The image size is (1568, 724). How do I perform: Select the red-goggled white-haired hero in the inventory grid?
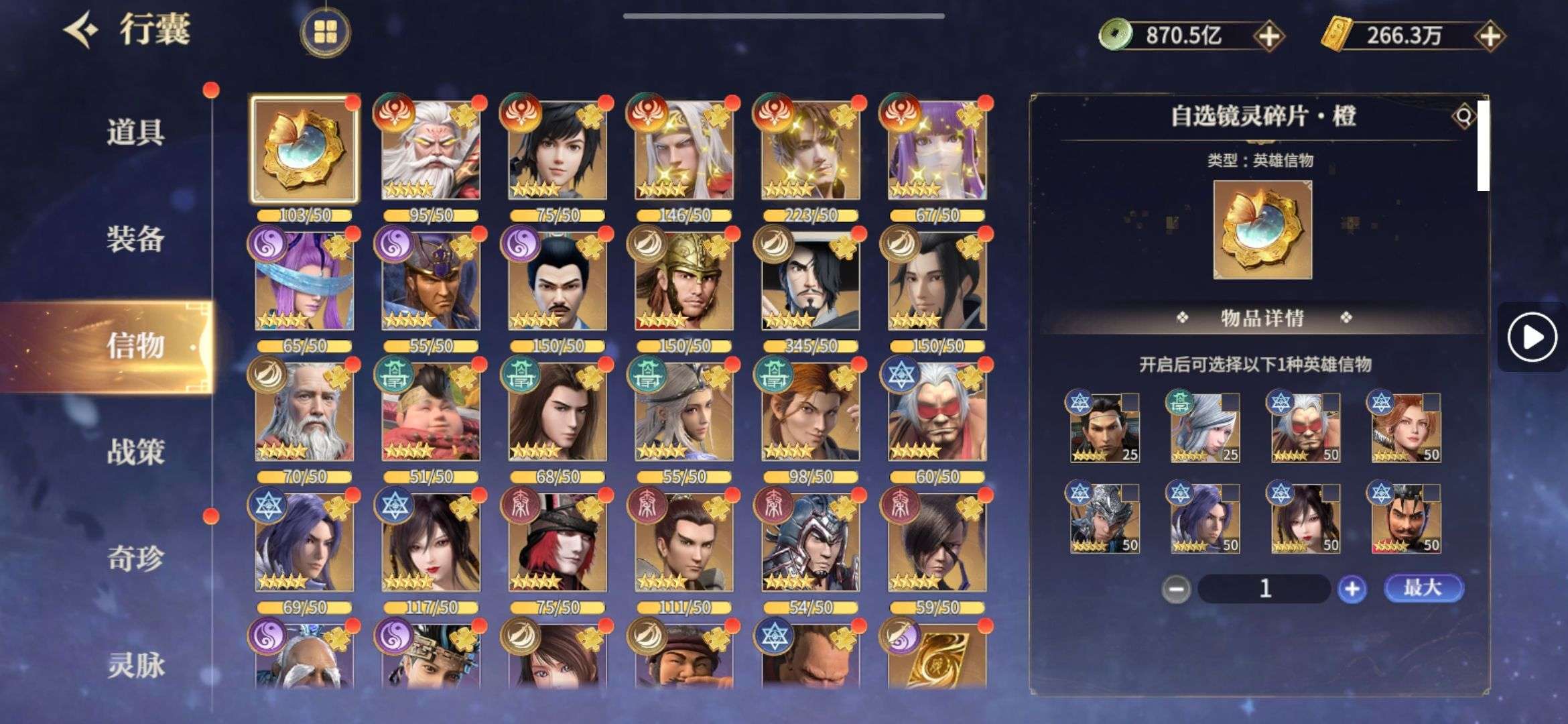coord(937,412)
